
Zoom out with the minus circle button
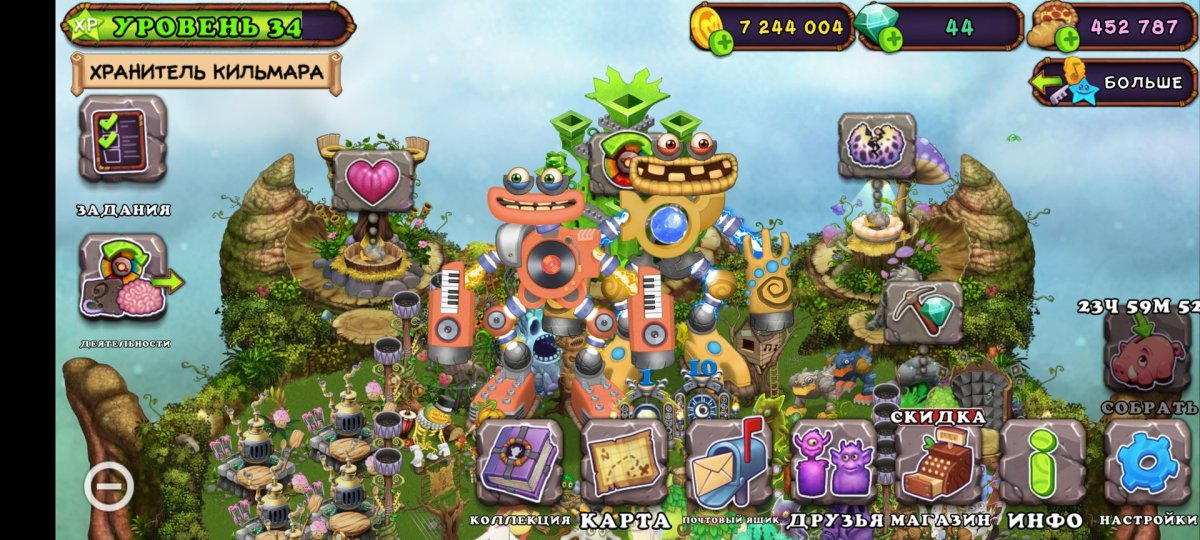coord(109,487)
